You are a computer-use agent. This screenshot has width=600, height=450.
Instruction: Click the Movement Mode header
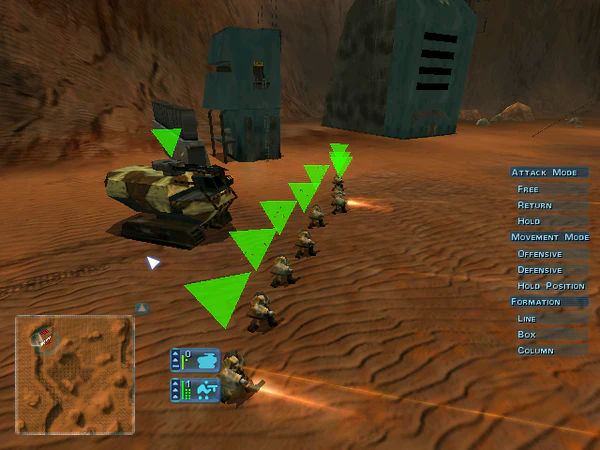click(549, 237)
